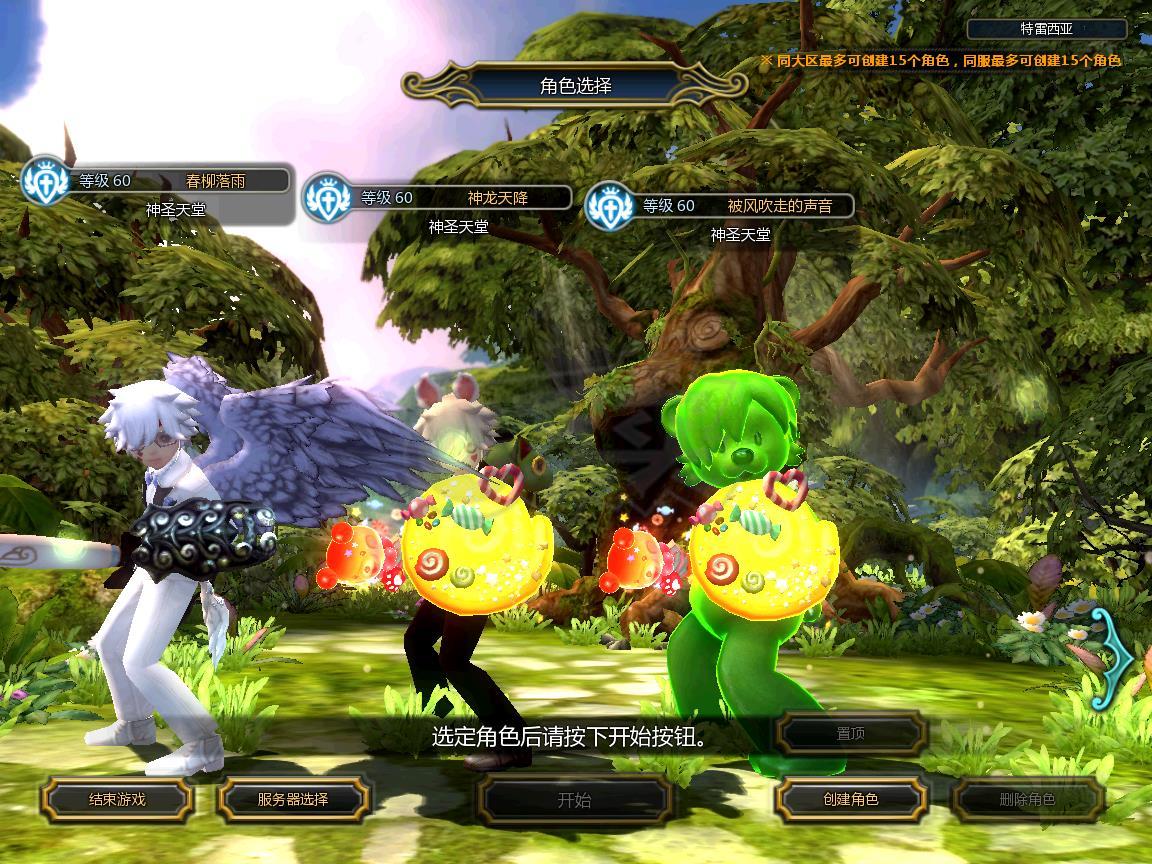Click the 结束游戏 (End Game) button
This screenshot has width=1152, height=864.
(x=116, y=799)
